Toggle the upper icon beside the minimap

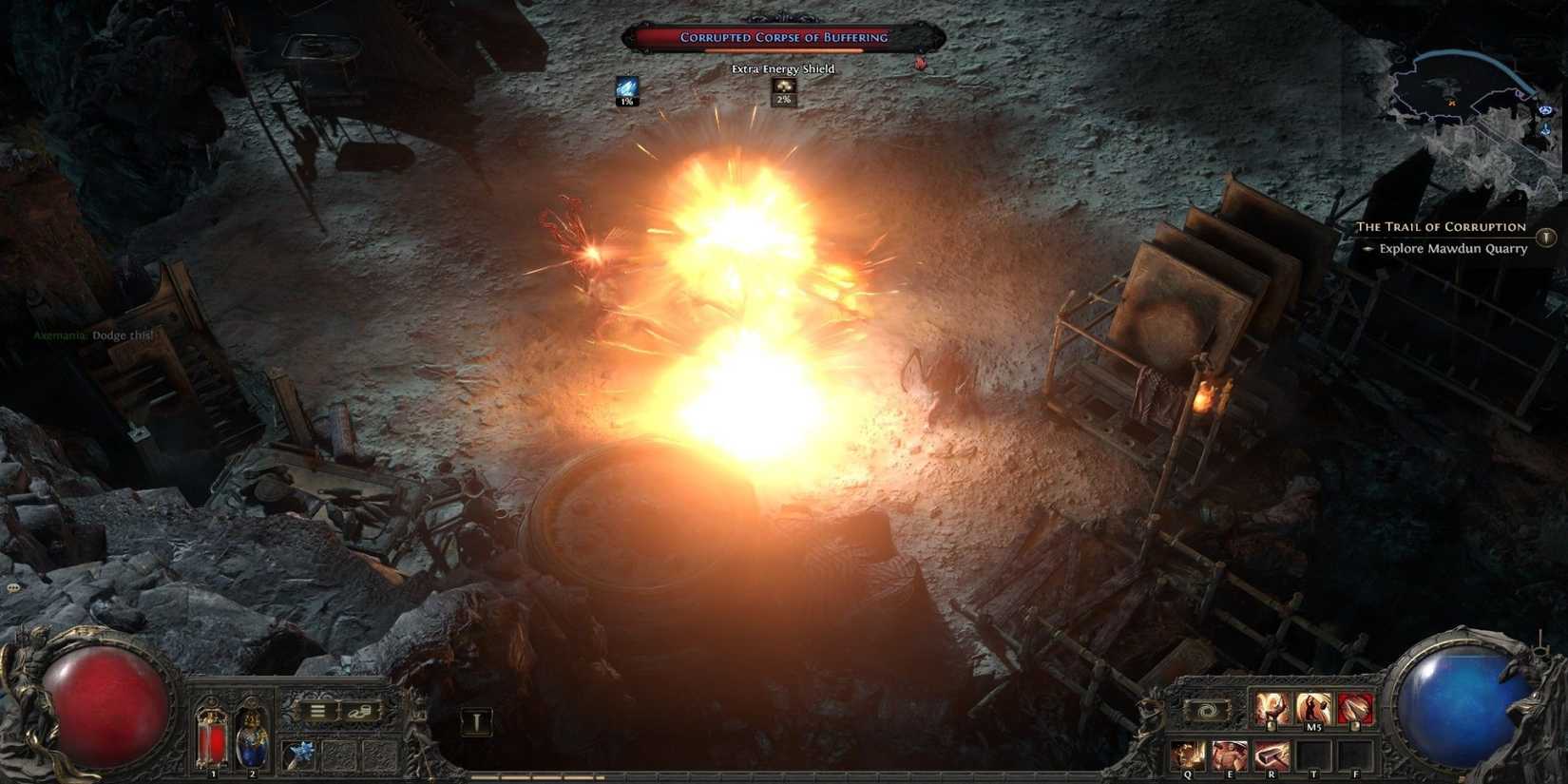click(x=1547, y=110)
